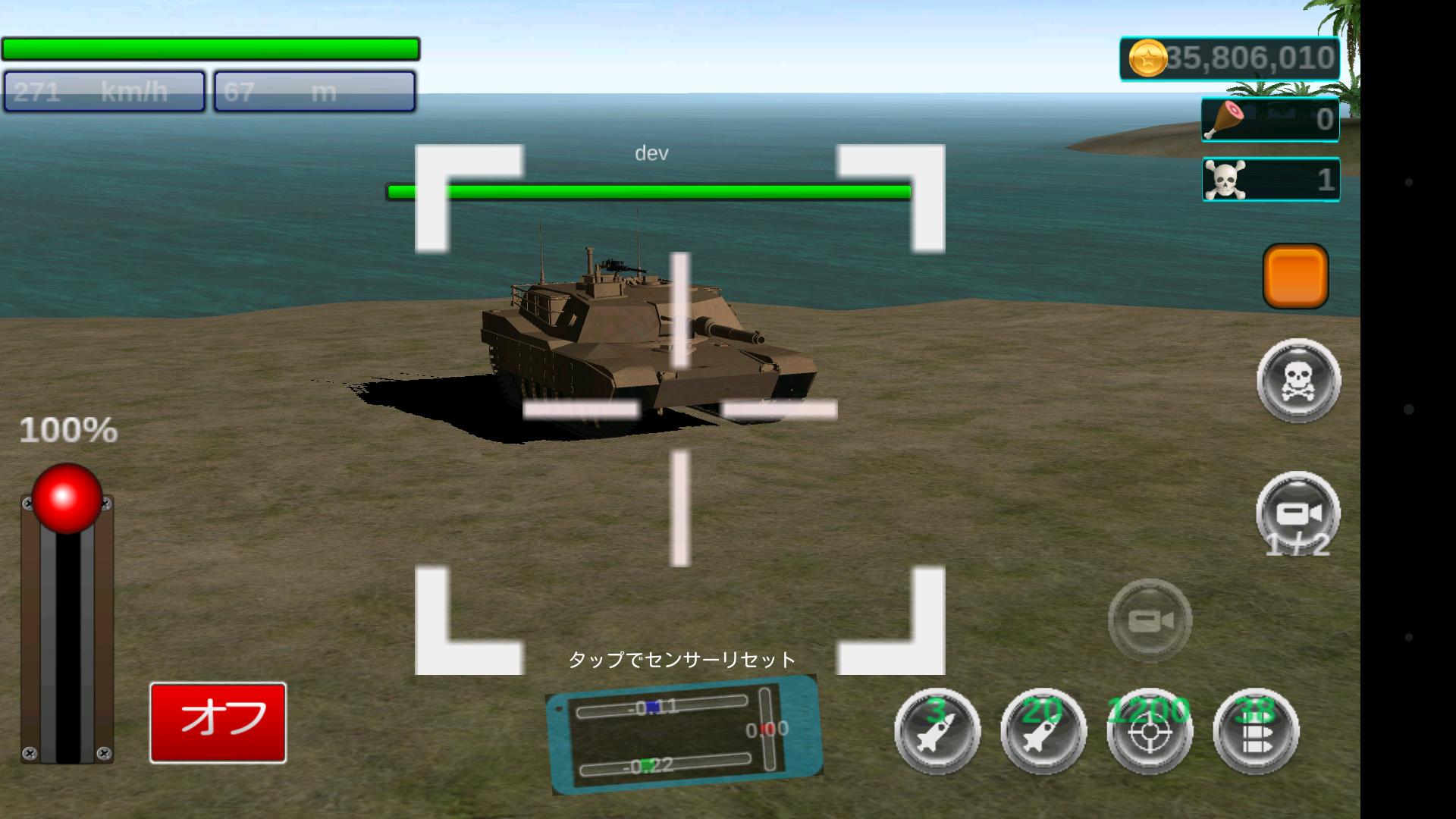Fire the rocket weapon showing 3 remaining
The image size is (1456, 819).
(x=937, y=730)
